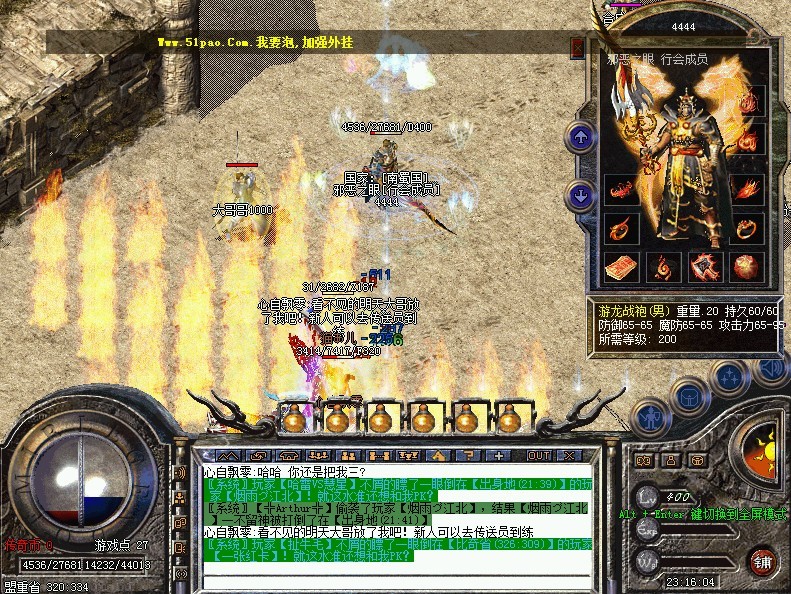The width and height of the screenshot is (791, 594).
Task: Use the last potion bottle in belt
Action: [508, 418]
